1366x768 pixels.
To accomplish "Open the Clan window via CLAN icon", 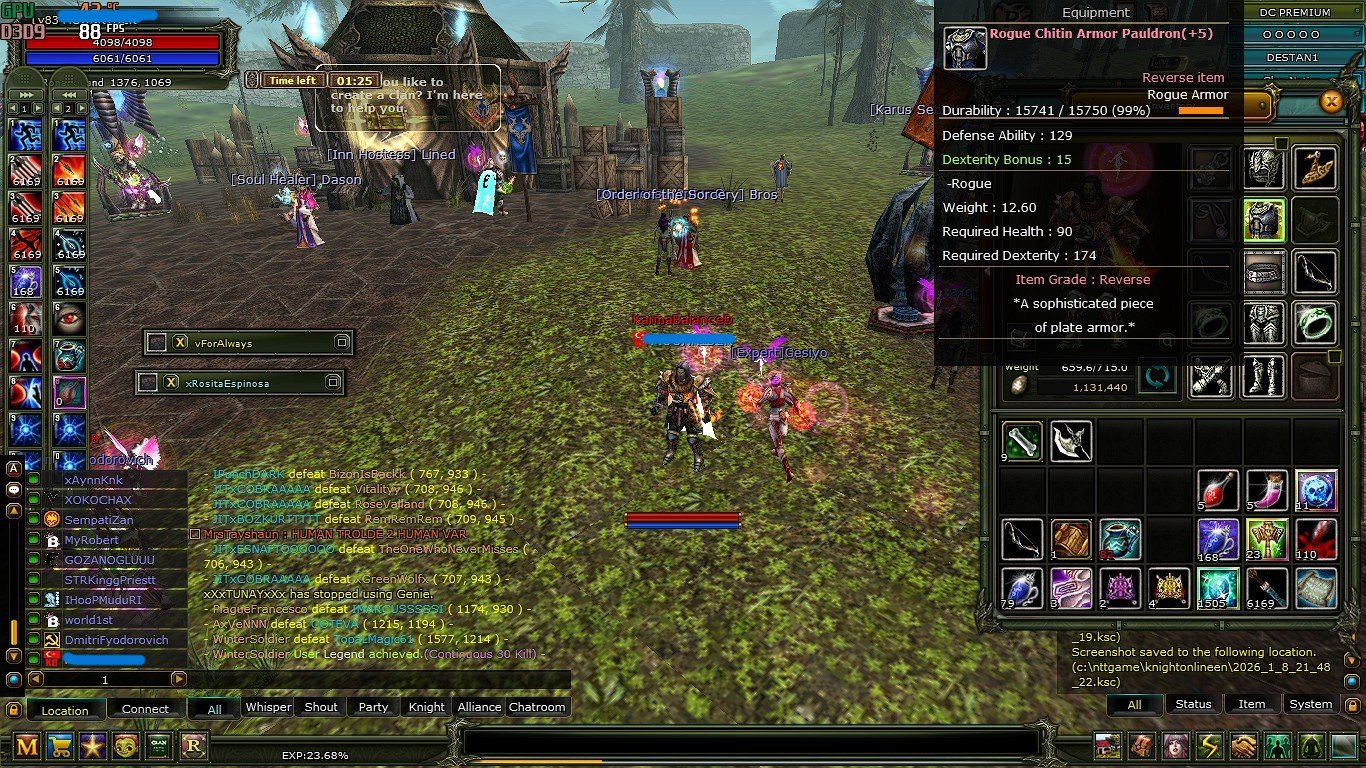I will [x=160, y=745].
